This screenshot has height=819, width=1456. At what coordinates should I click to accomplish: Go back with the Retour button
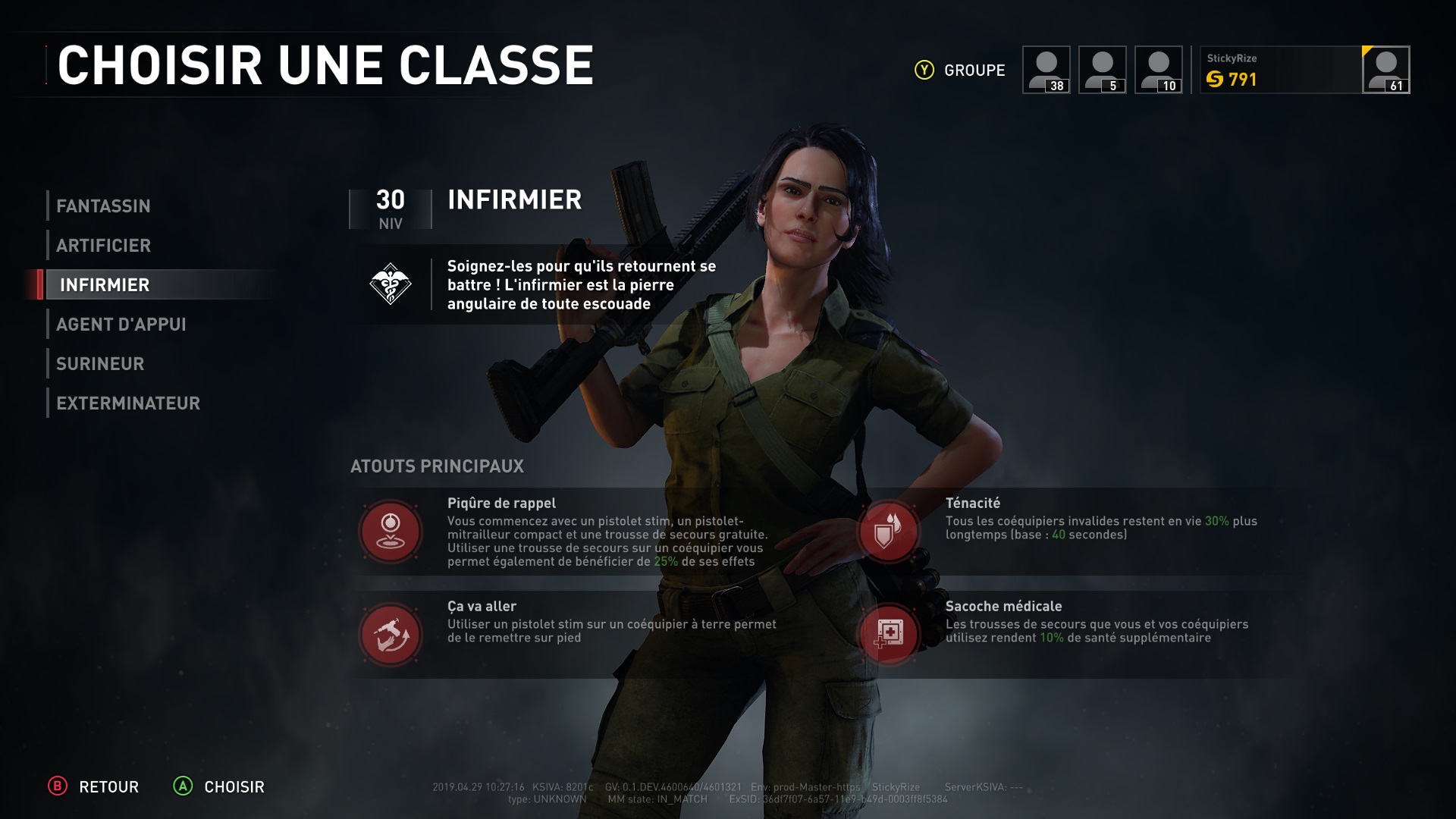pos(94,786)
